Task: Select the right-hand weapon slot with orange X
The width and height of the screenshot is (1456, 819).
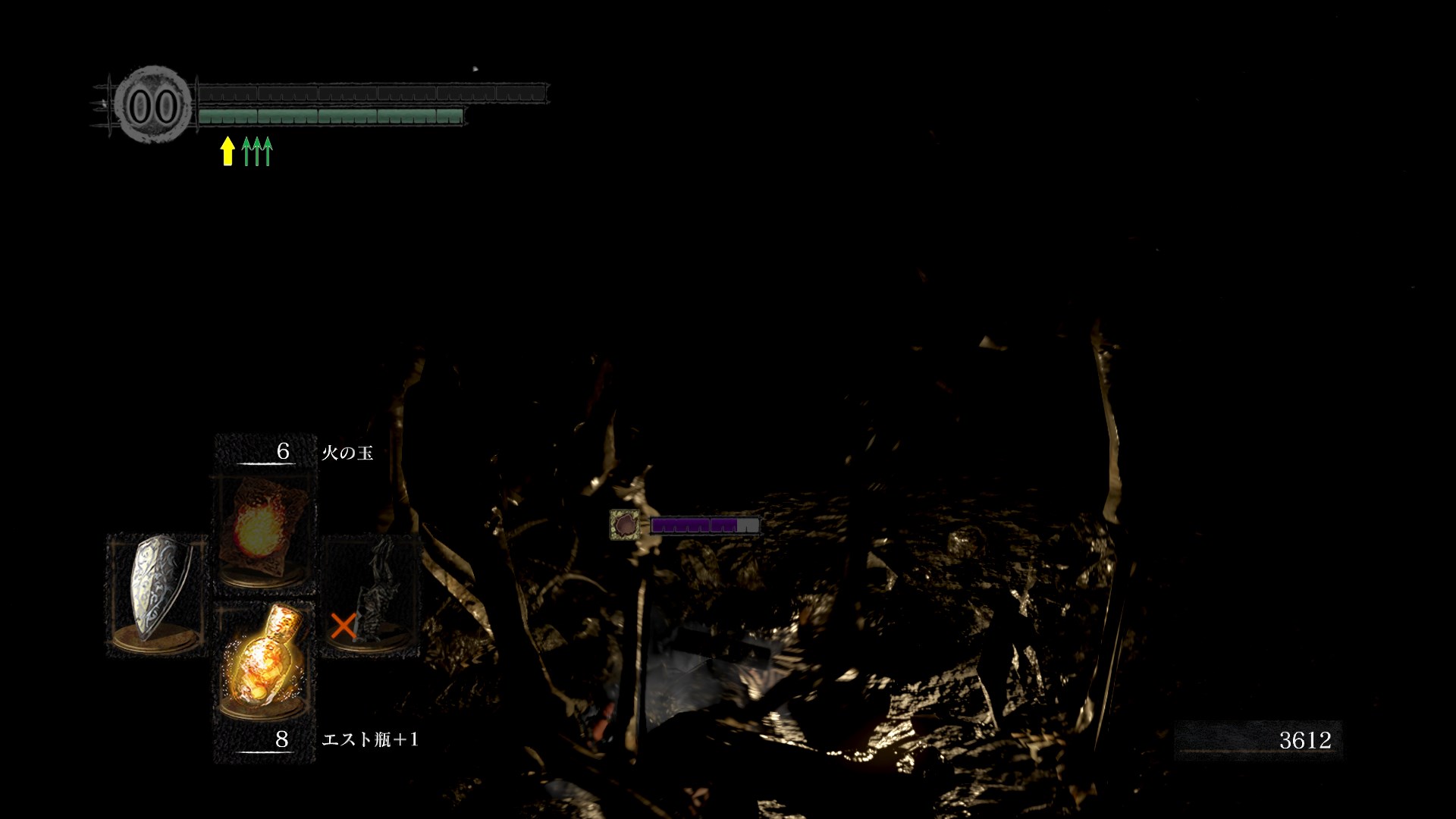Action: tap(370, 594)
